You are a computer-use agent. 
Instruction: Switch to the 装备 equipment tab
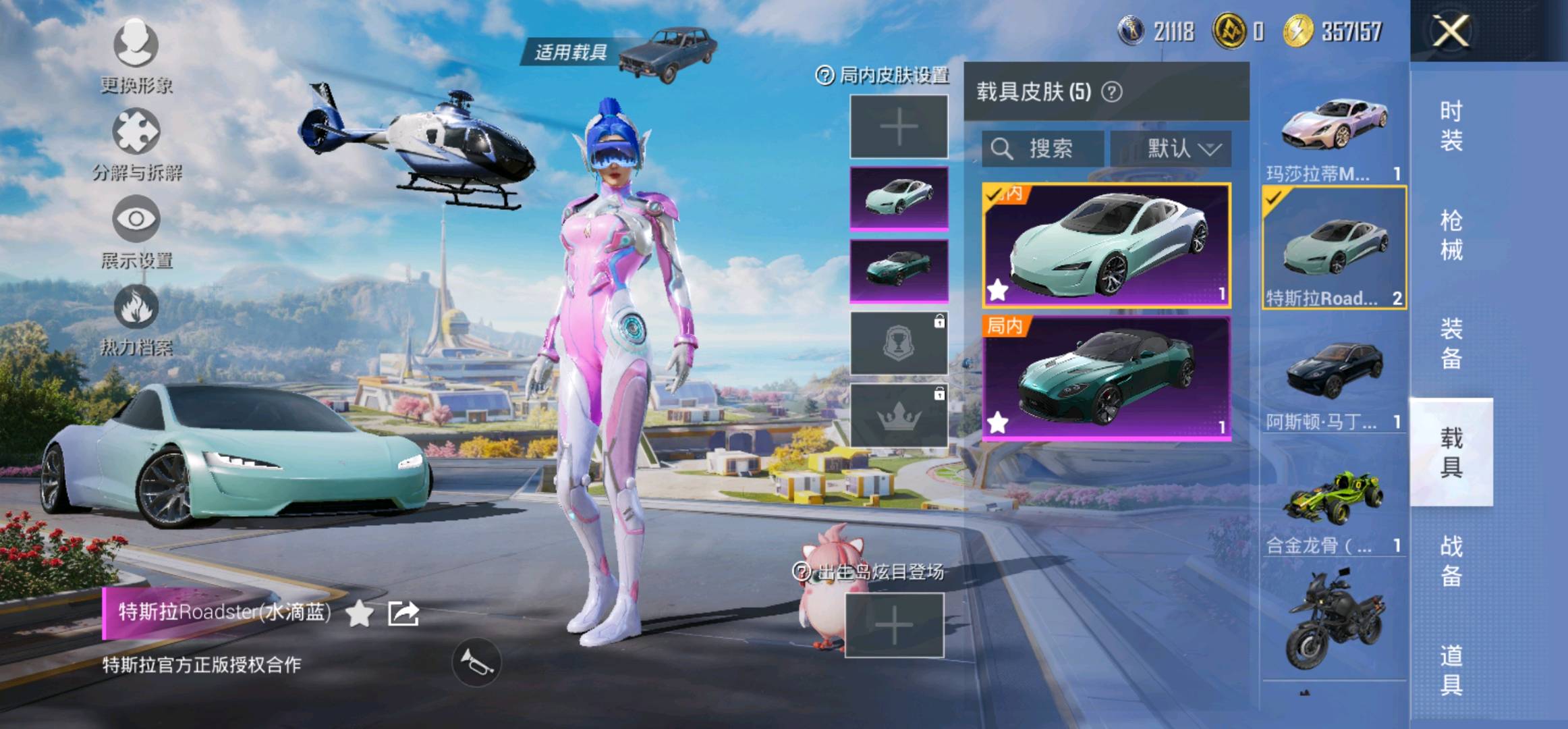pyautogui.click(x=1451, y=344)
